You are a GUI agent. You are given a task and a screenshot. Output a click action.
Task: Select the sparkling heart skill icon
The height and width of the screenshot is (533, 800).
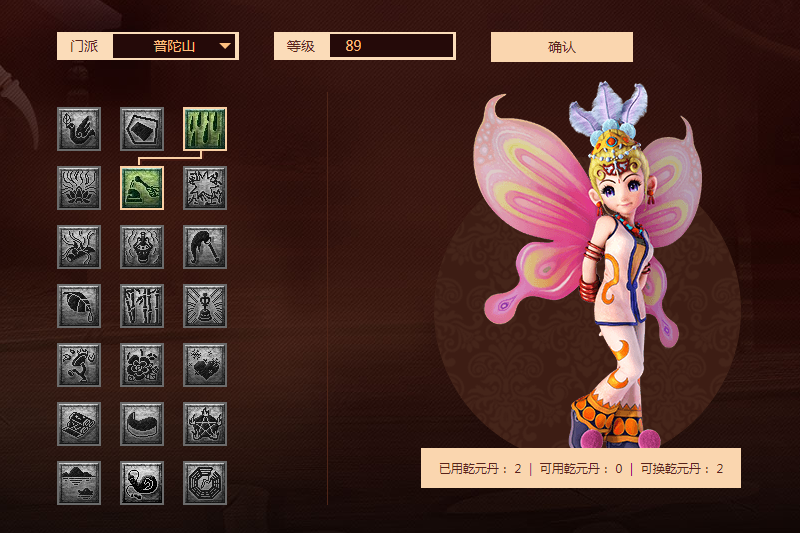click(x=205, y=365)
